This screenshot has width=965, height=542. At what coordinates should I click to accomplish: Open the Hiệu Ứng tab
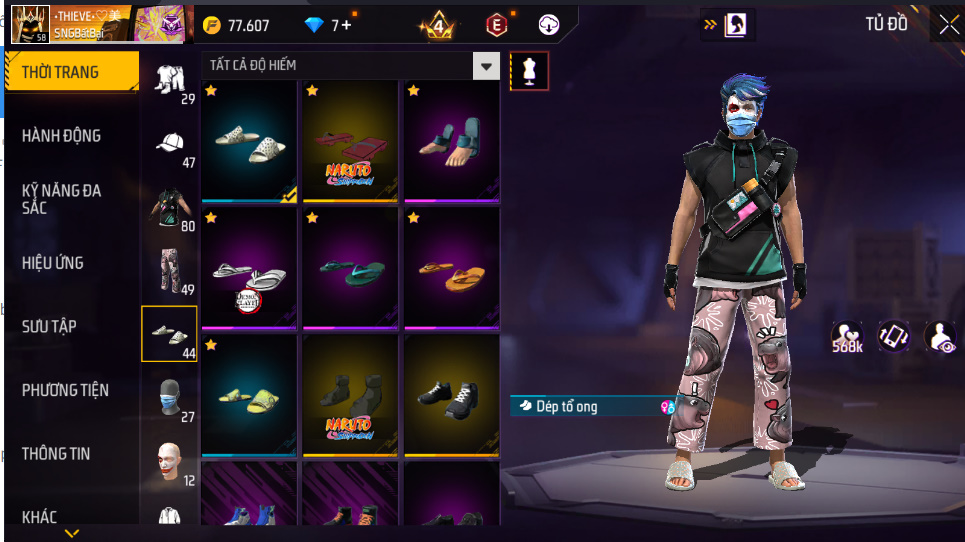tap(54, 263)
